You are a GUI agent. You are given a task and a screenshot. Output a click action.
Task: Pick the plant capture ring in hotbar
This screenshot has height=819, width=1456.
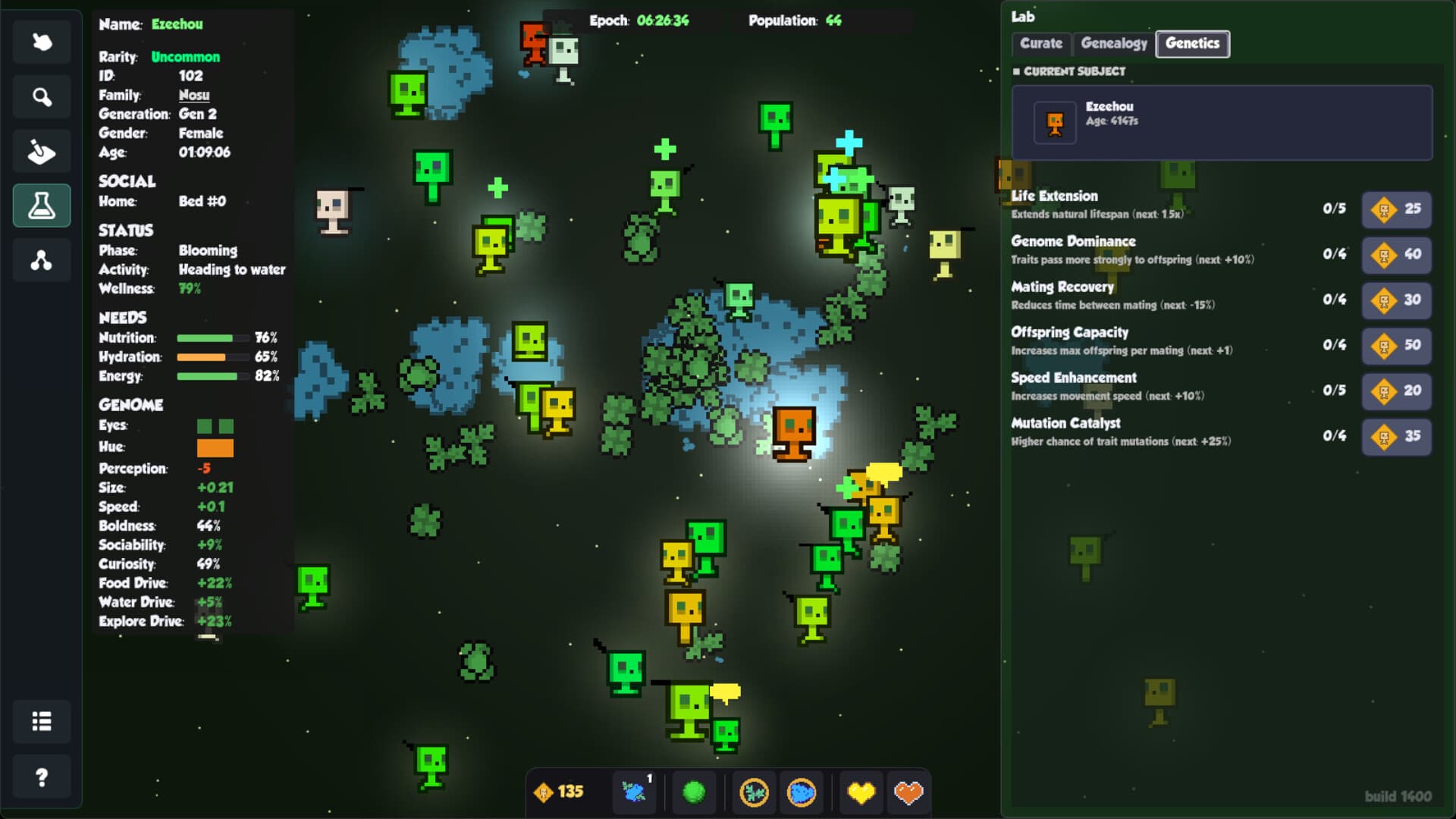pyautogui.click(x=755, y=792)
